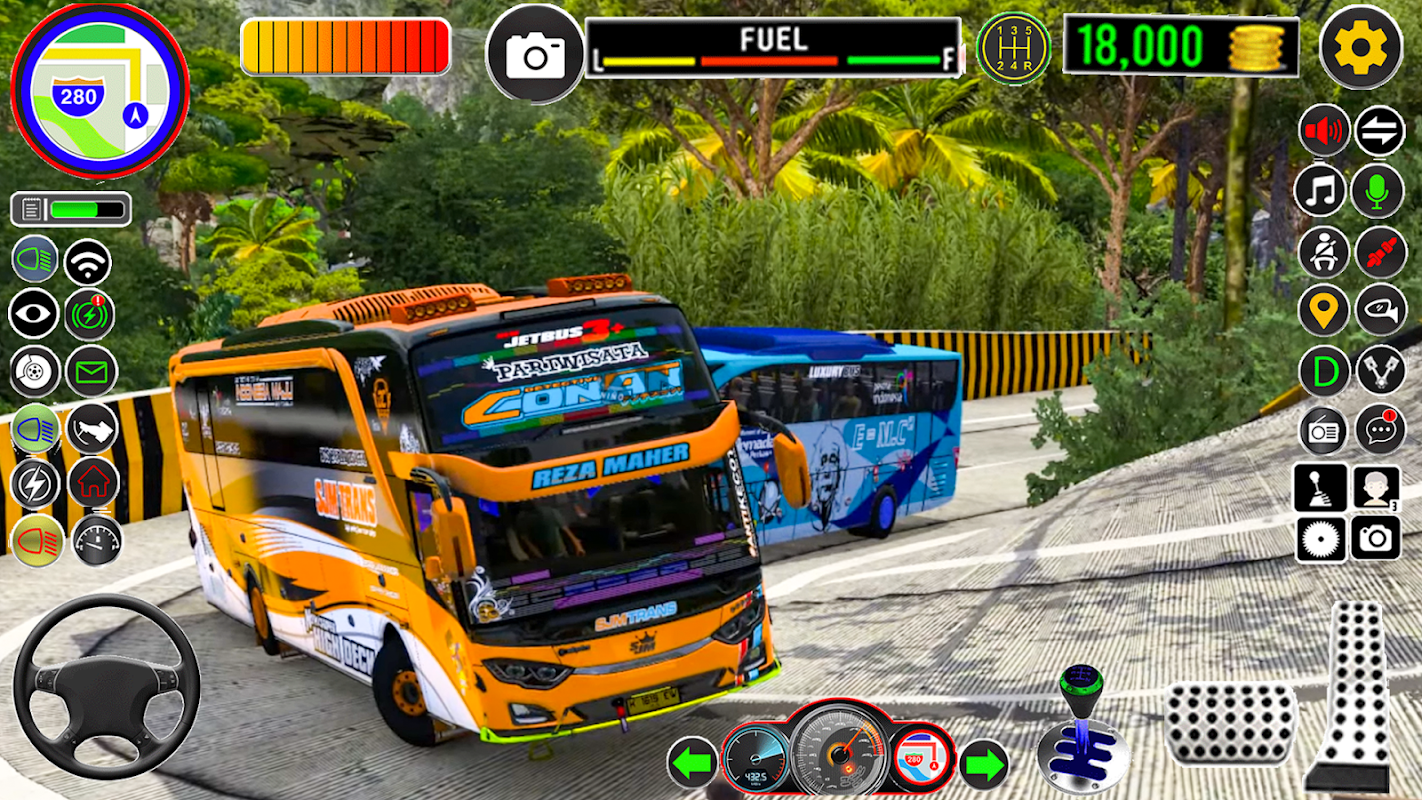Toggle the red speaker sound icon
The image size is (1422, 800).
[1324, 131]
